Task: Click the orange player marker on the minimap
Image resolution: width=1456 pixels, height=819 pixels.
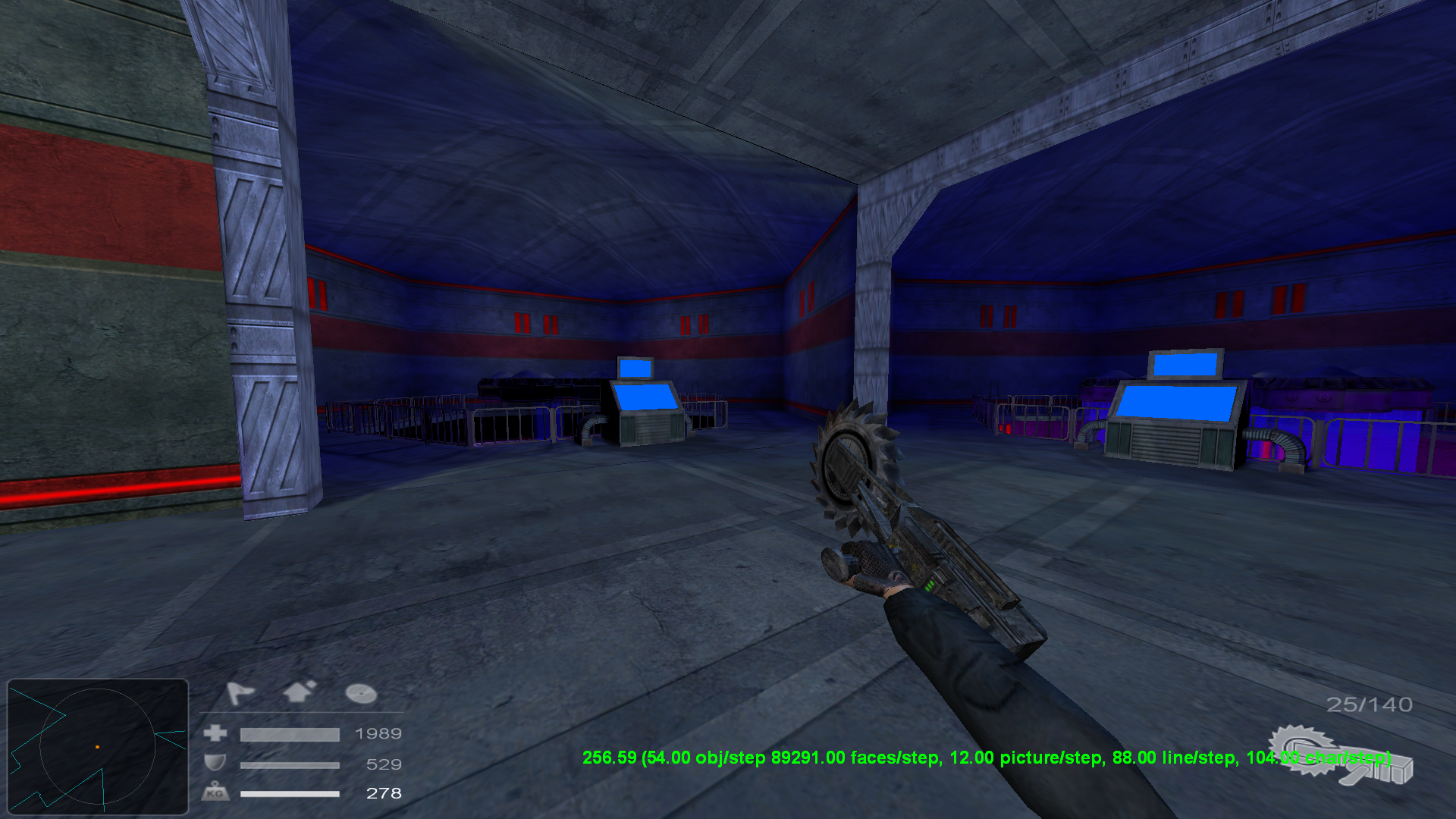Action: [99, 746]
